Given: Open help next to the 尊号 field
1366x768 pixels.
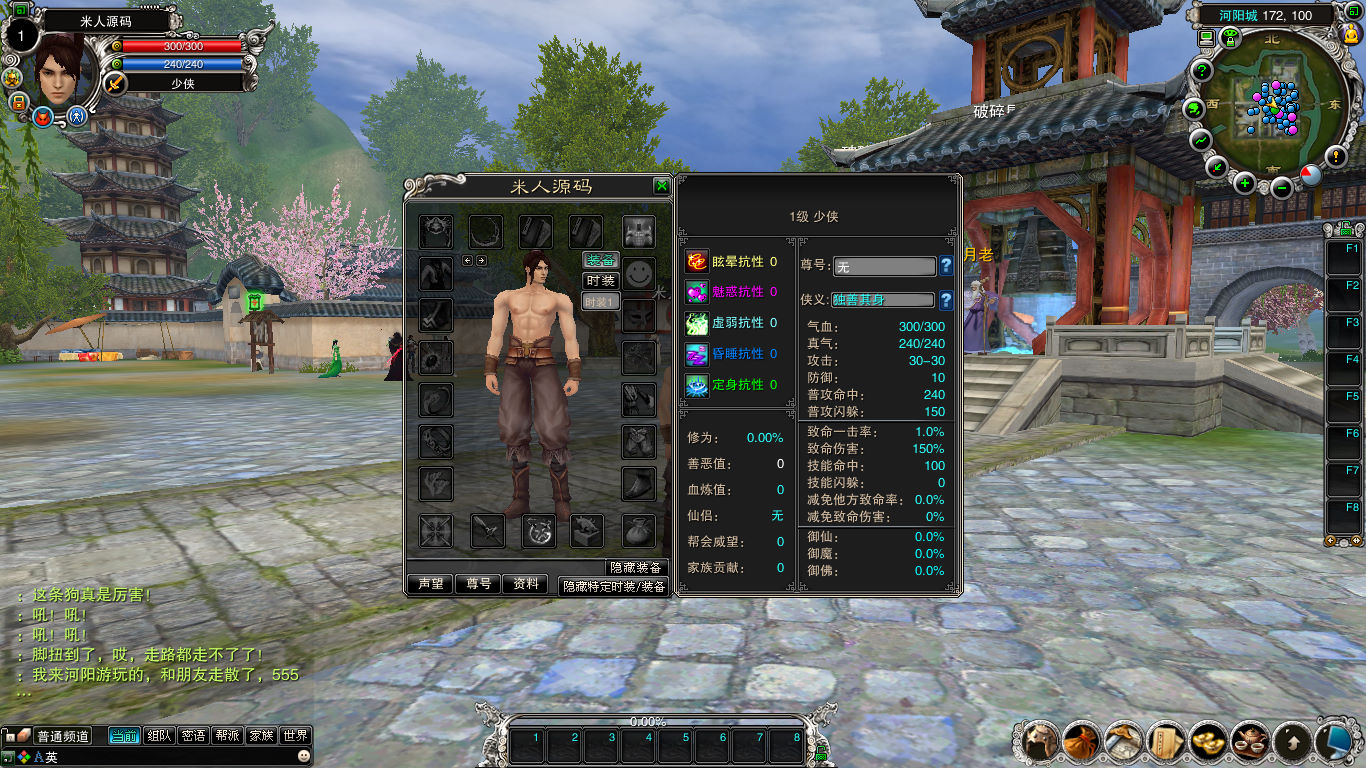Looking at the screenshot, I should 945,266.
